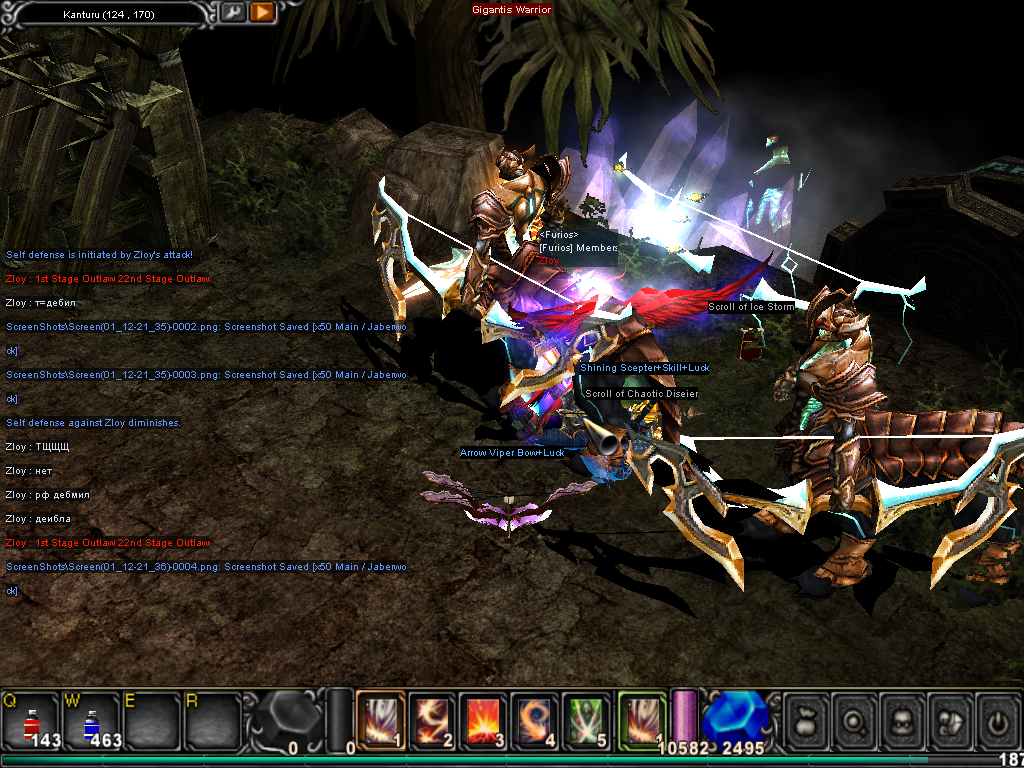
Task: Open the green-framed current skill selector
Action: click(x=642, y=720)
